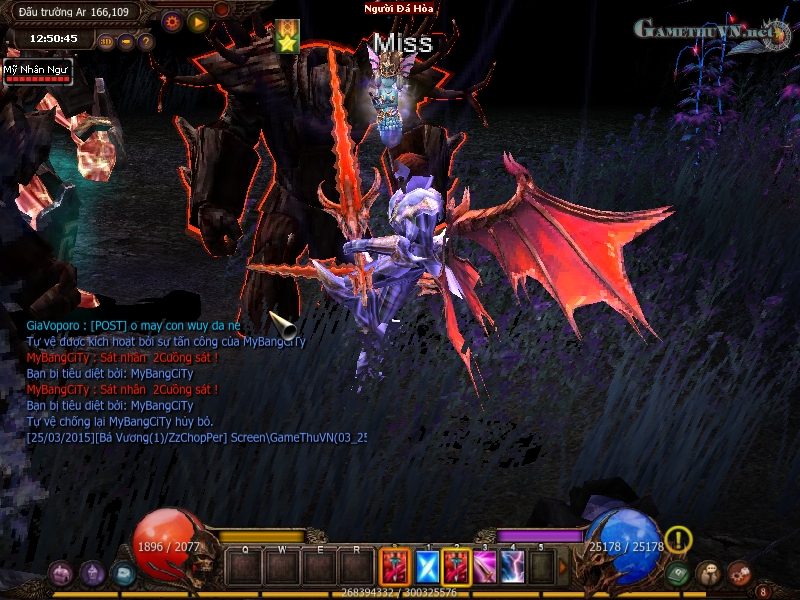Activate the pink sword strike skill
The image size is (800, 600).
click(485, 568)
